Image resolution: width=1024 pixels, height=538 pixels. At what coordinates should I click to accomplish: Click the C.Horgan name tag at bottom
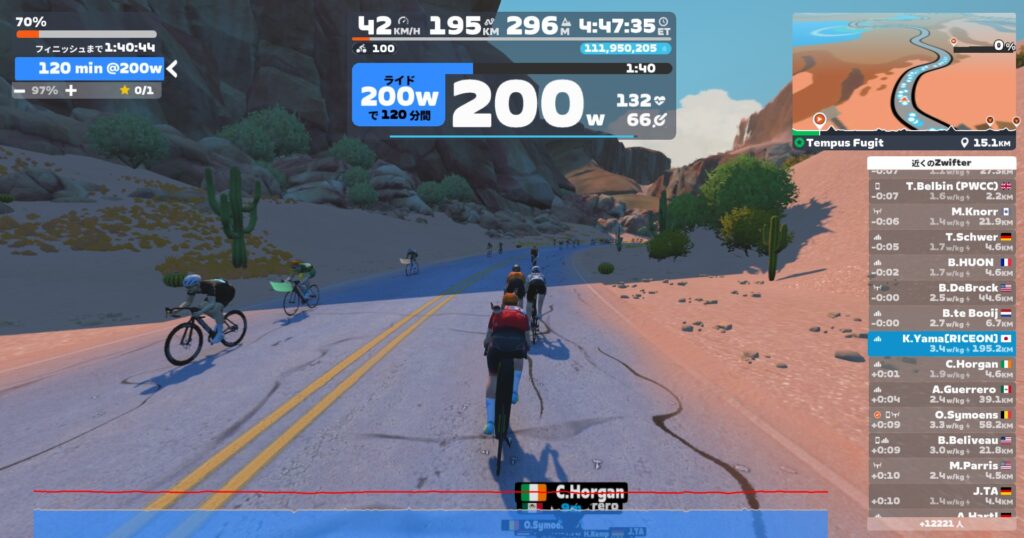[572, 492]
